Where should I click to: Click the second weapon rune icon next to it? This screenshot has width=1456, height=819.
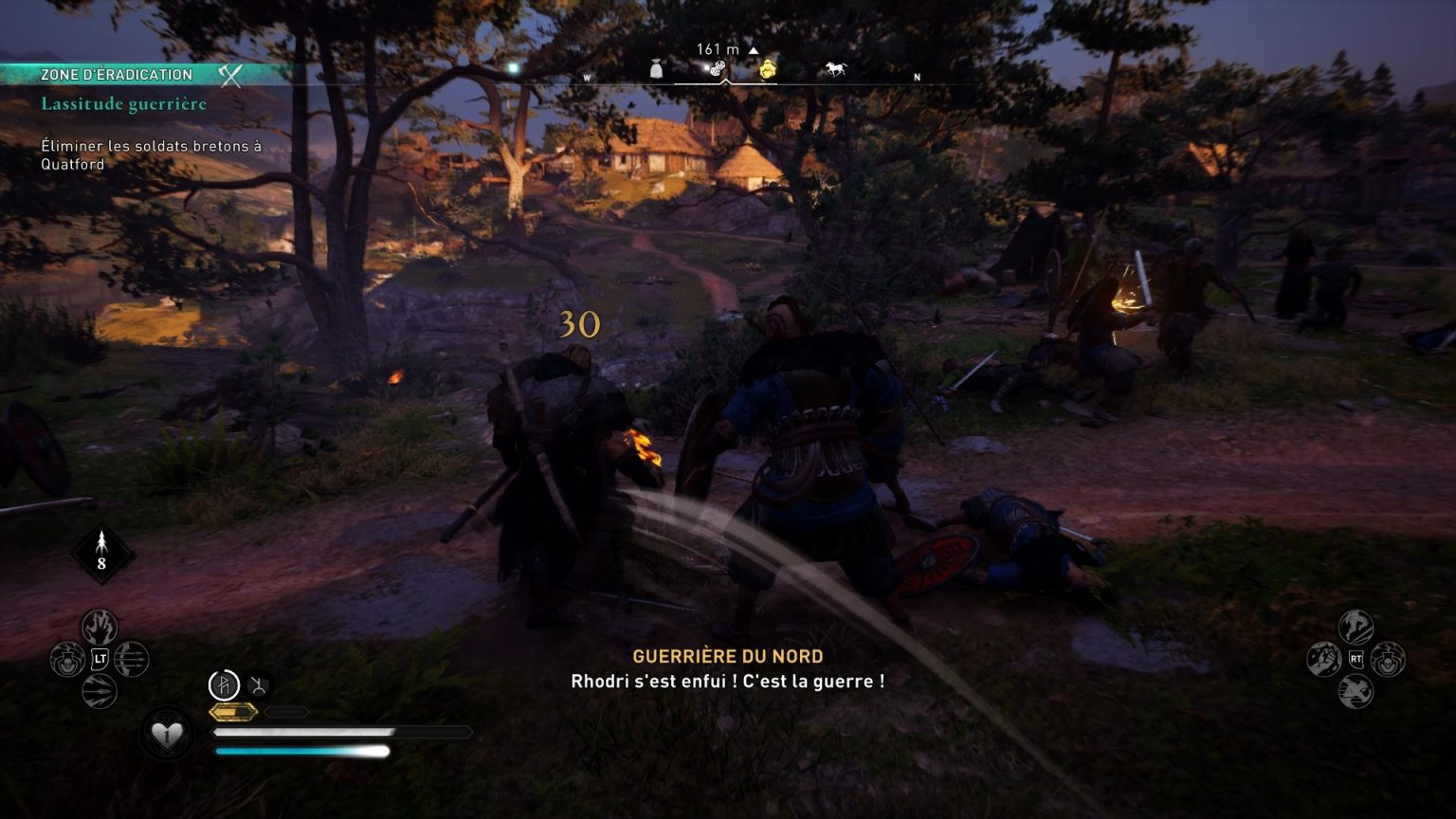coord(257,684)
